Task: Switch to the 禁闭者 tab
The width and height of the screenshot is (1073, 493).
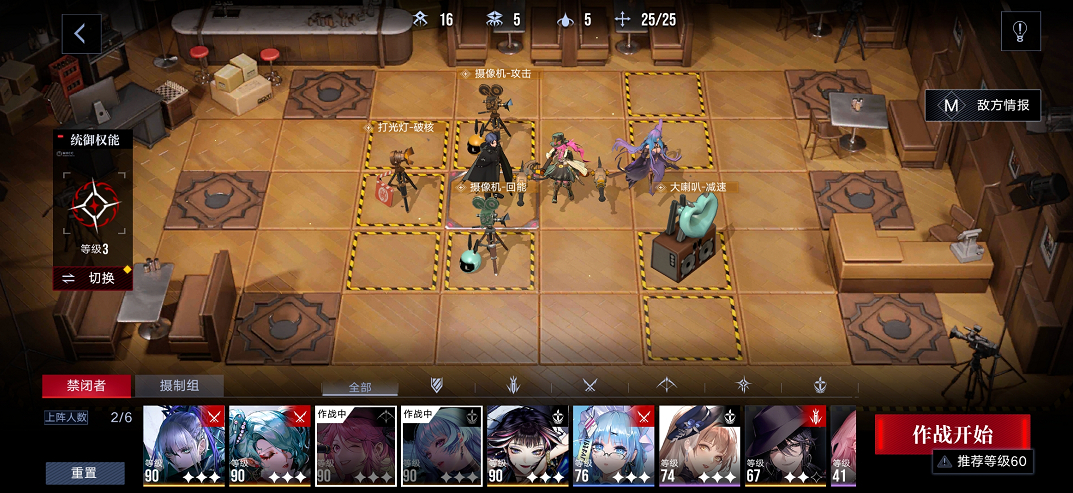Action: coord(85,386)
